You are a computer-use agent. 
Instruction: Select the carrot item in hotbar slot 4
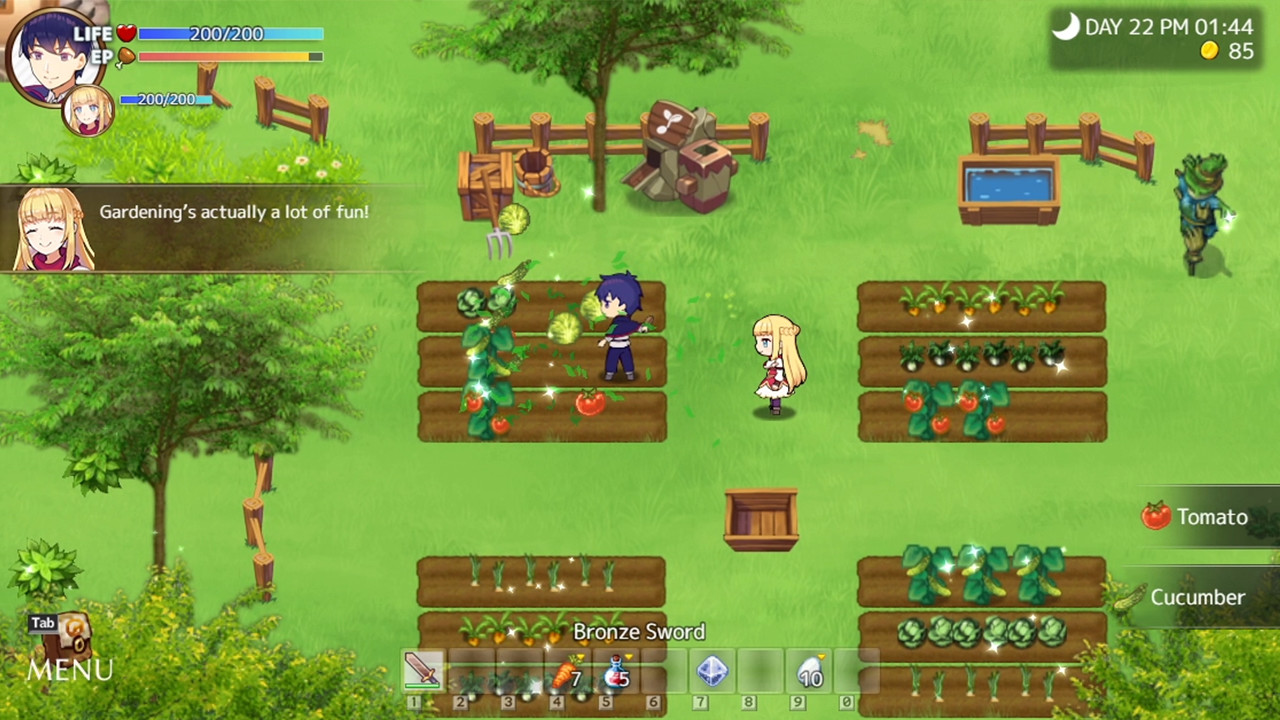click(567, 672)
